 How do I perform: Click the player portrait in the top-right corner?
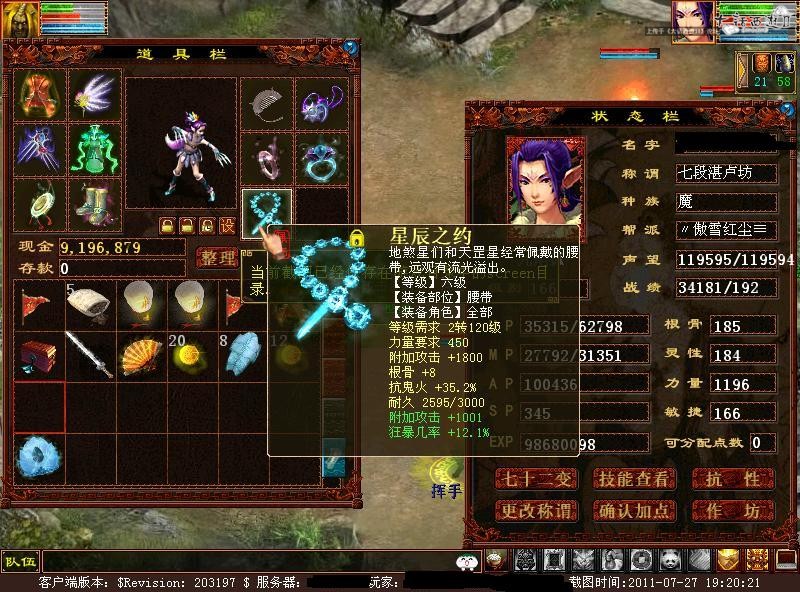point(691,22)
